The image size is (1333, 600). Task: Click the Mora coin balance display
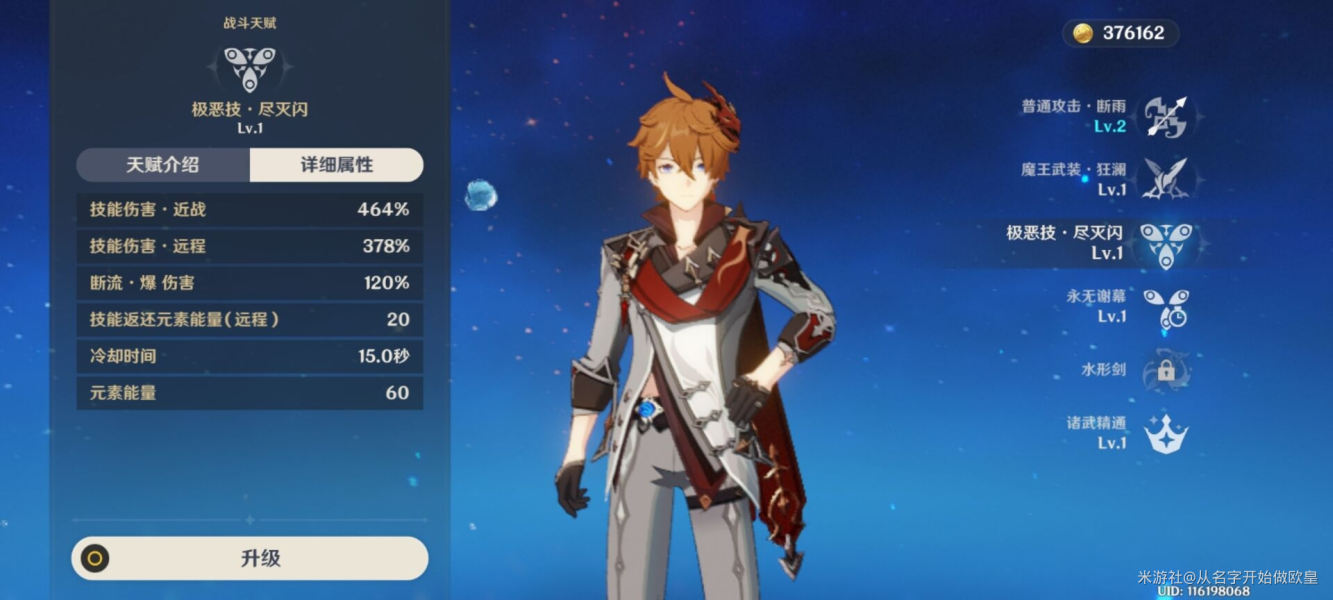(1120, 33)
